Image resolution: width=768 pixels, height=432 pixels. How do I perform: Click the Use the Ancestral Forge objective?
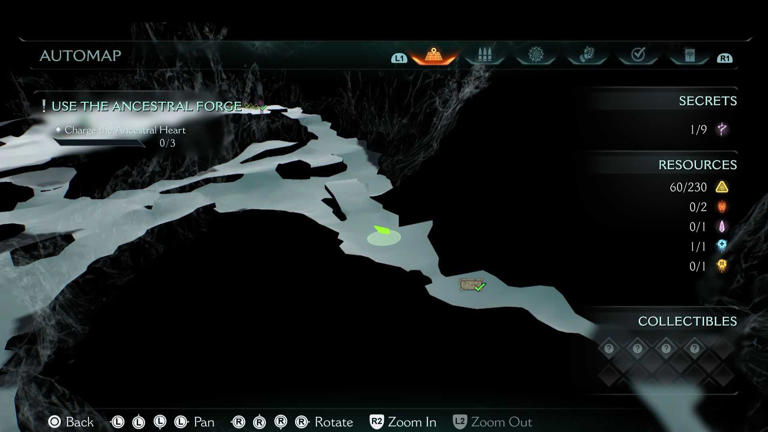click(140, 106)
